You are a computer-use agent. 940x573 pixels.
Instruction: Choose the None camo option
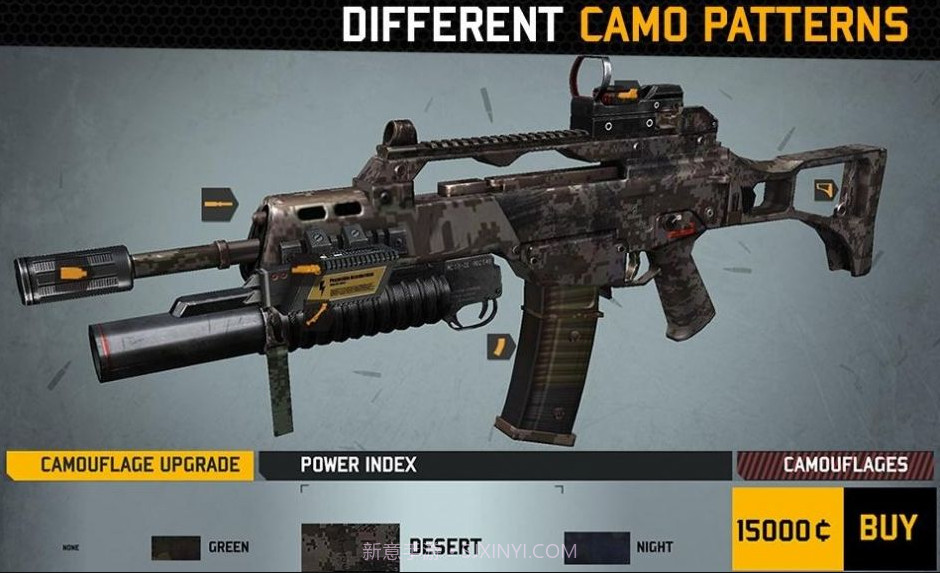pyautogui.click(x=71, y=548)
